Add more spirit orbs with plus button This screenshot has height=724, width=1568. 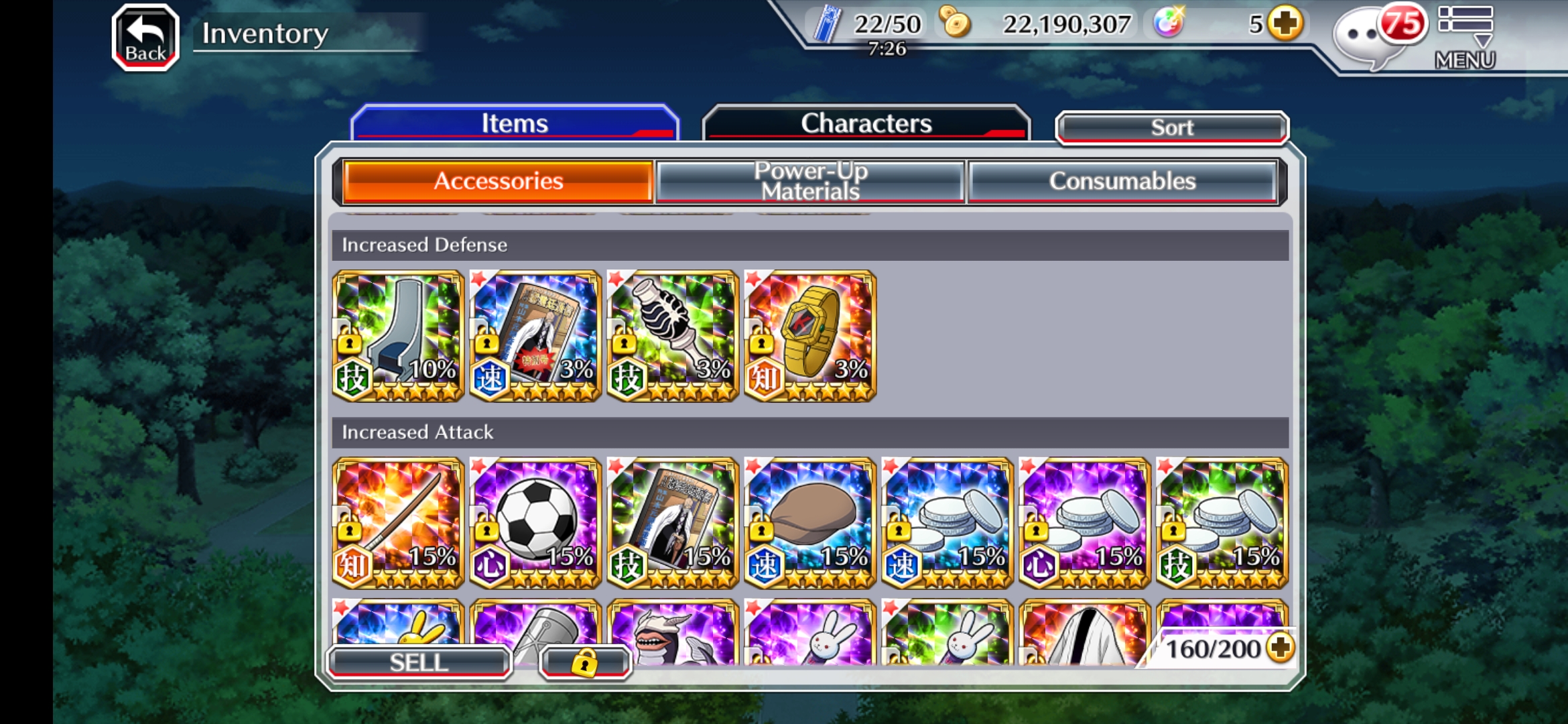pos(1285,24)
